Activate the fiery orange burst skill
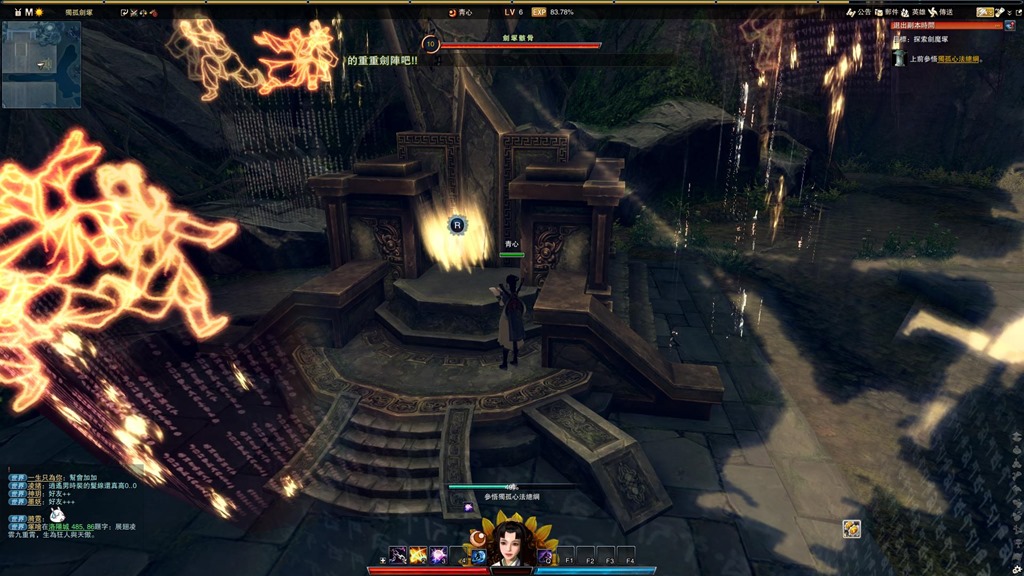The height and width of the screenshot is (576, 1024). click(417, 555)
